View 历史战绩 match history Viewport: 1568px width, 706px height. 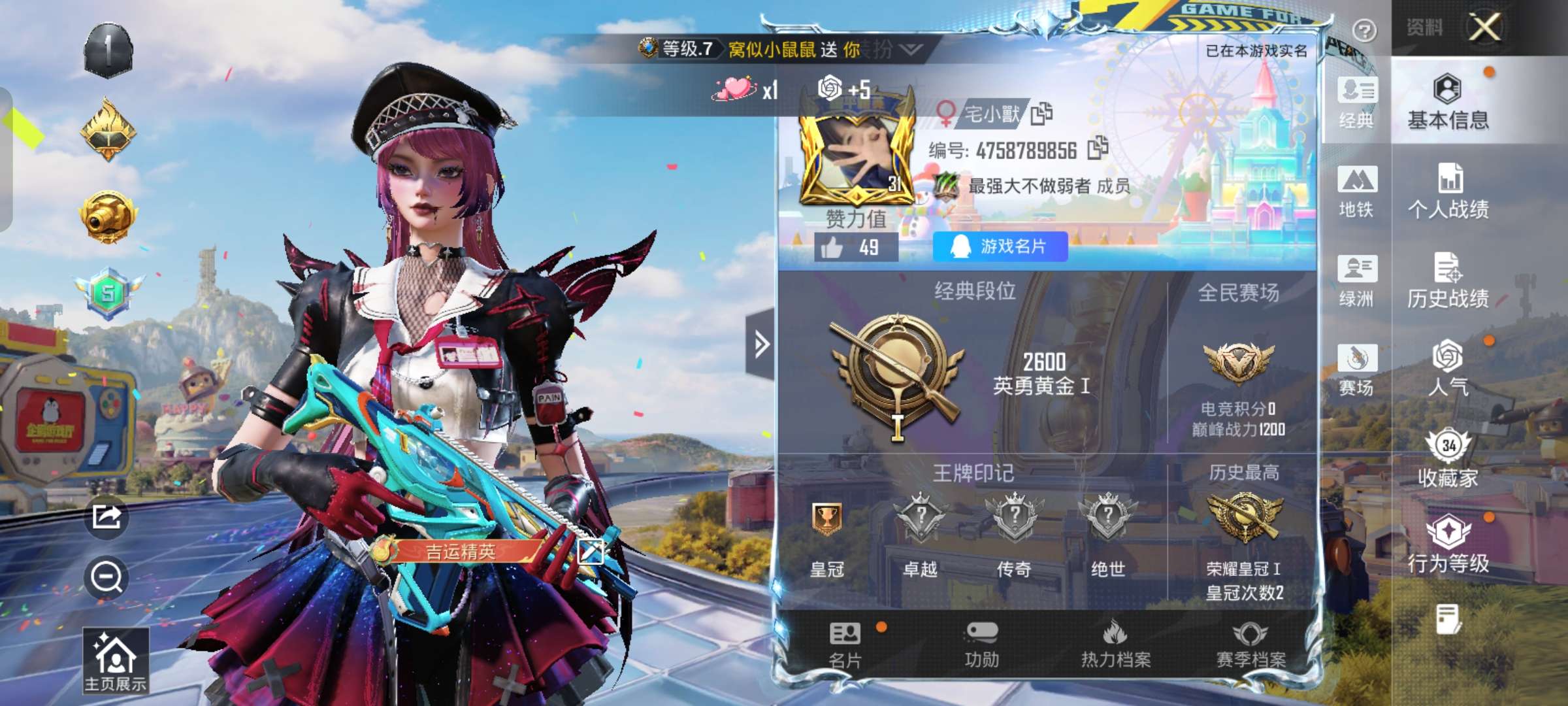[x=1448, y=280]
